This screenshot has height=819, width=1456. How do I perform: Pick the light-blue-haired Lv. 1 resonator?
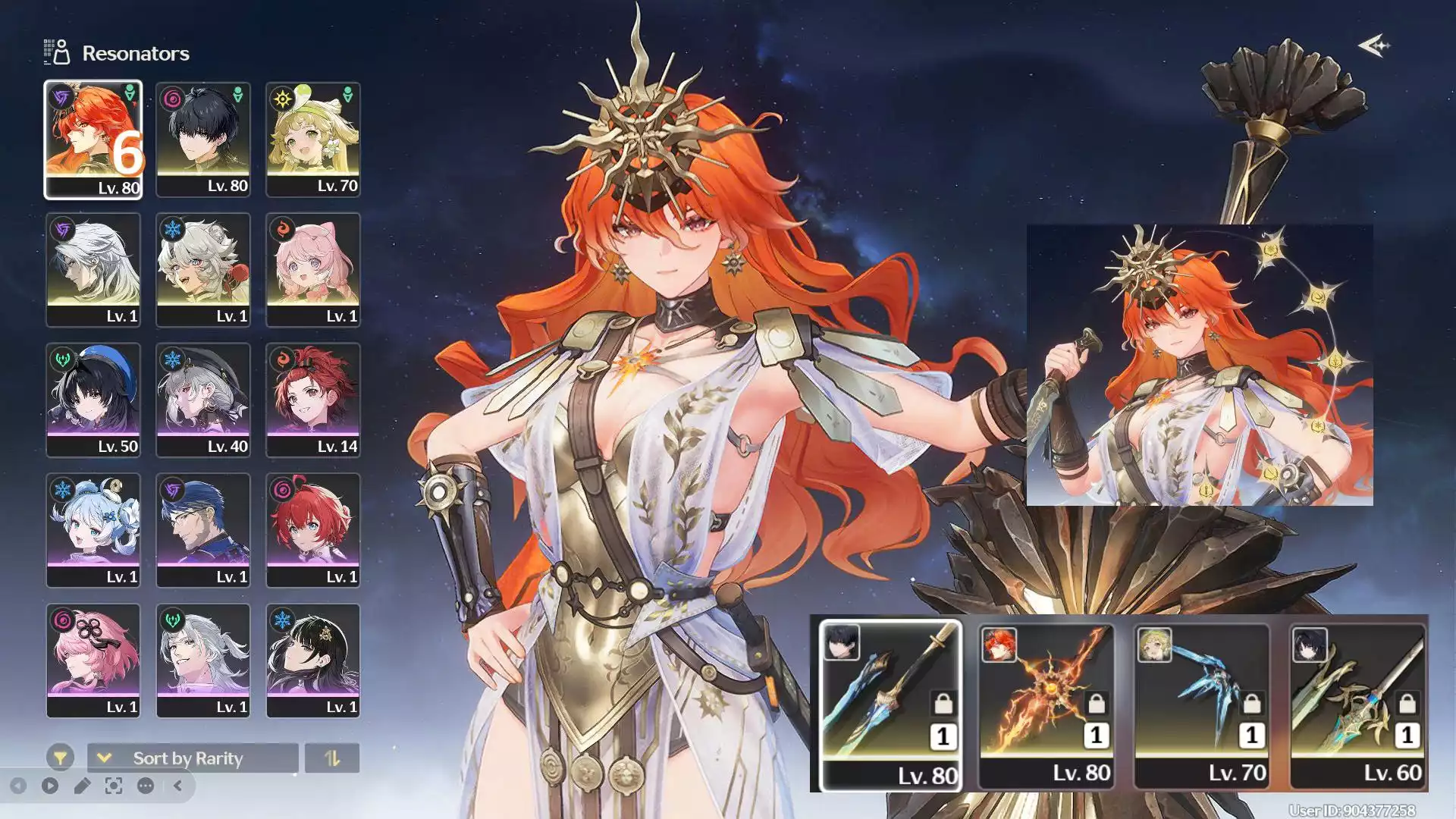click(93, 531)
